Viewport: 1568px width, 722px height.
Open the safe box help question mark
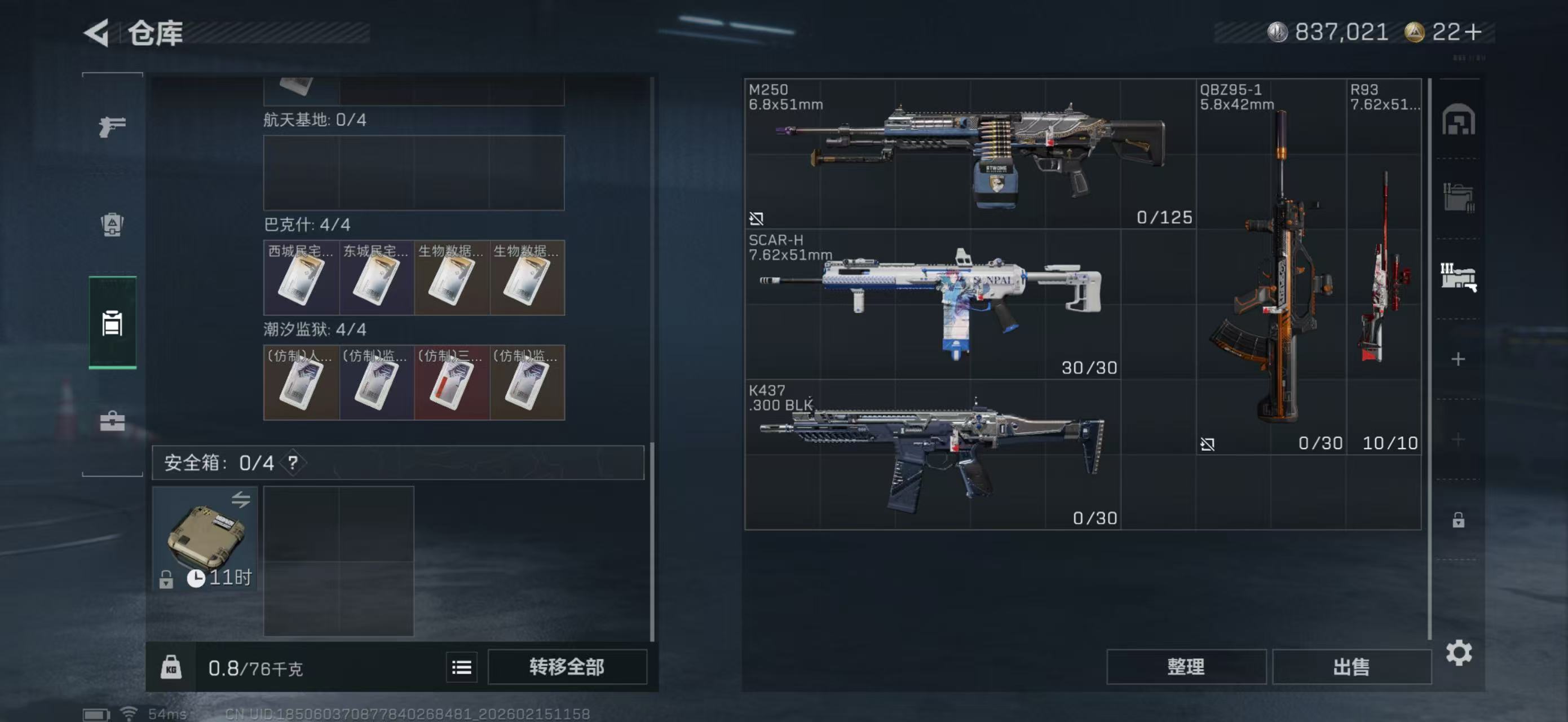(x=293, y=463)
